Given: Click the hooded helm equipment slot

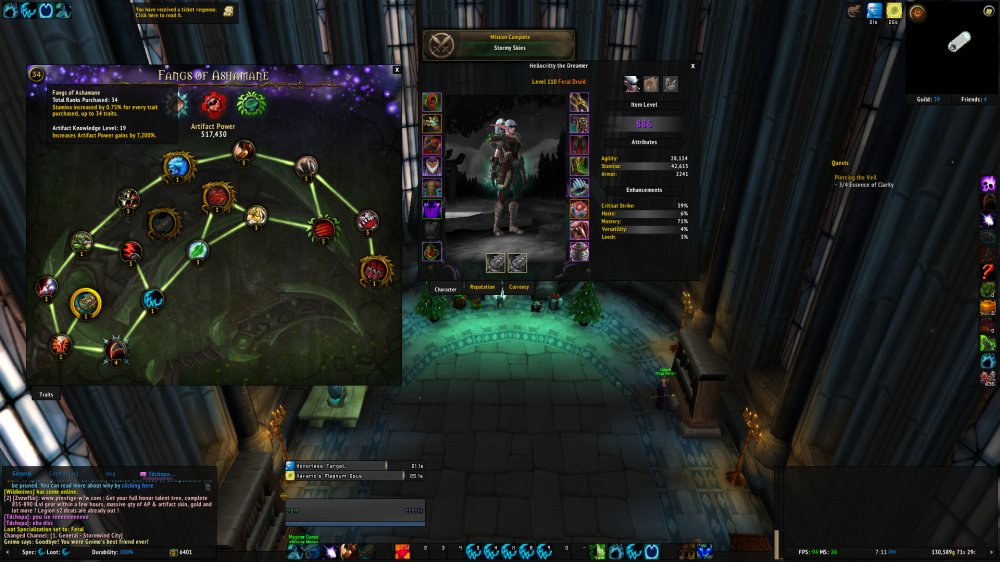Looking at the screenshot, I should coord(432,102).
